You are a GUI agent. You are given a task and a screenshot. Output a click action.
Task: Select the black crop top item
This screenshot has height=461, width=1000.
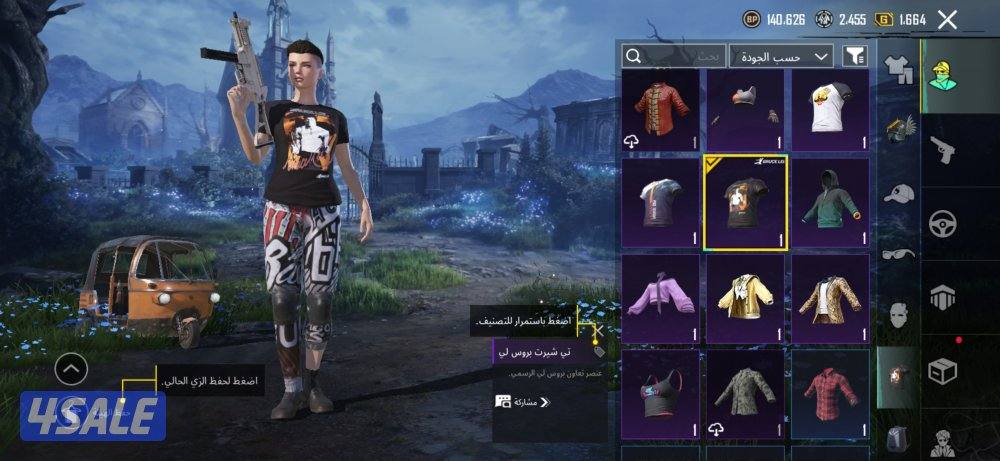(x=661, y=392)
